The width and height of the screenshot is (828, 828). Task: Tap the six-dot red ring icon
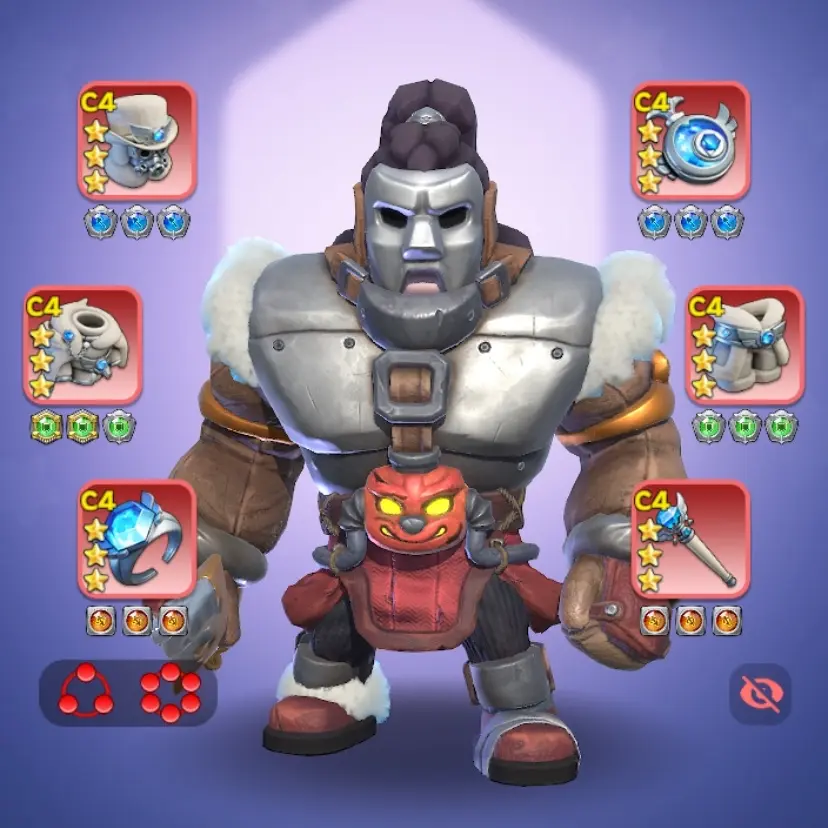[170, 692]
